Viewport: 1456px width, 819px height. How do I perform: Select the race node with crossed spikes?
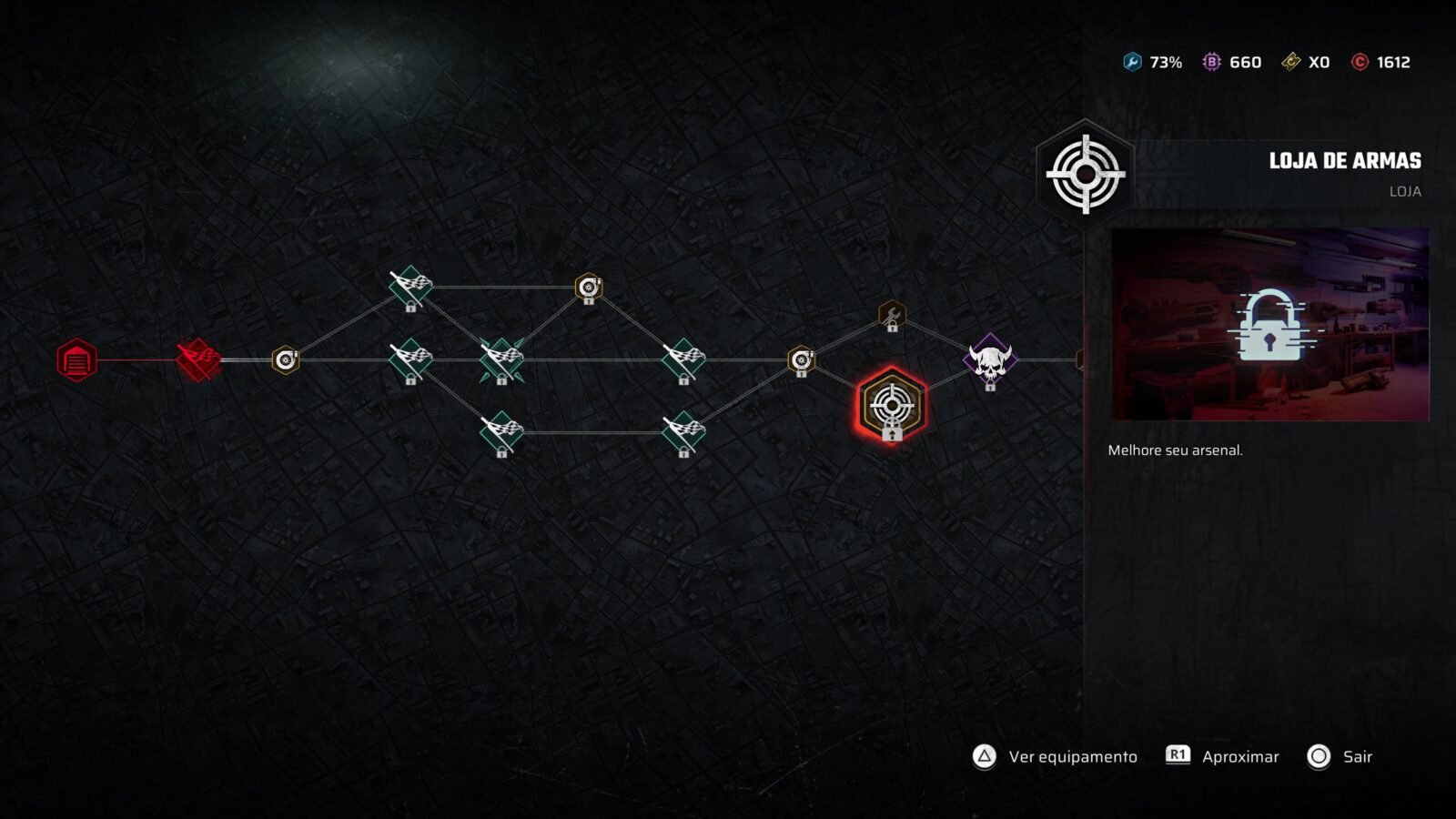[501, 358]
